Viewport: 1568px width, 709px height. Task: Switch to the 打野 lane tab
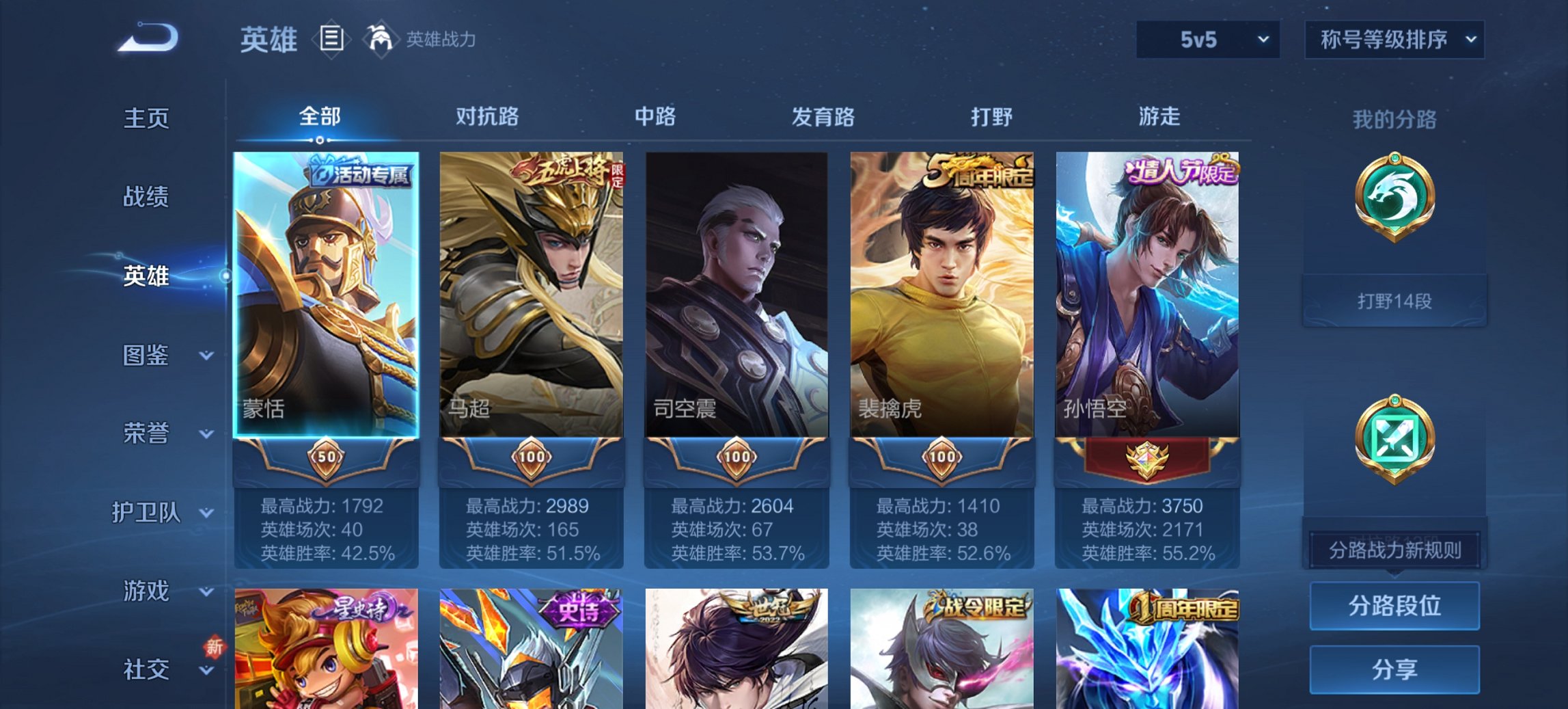992,117
